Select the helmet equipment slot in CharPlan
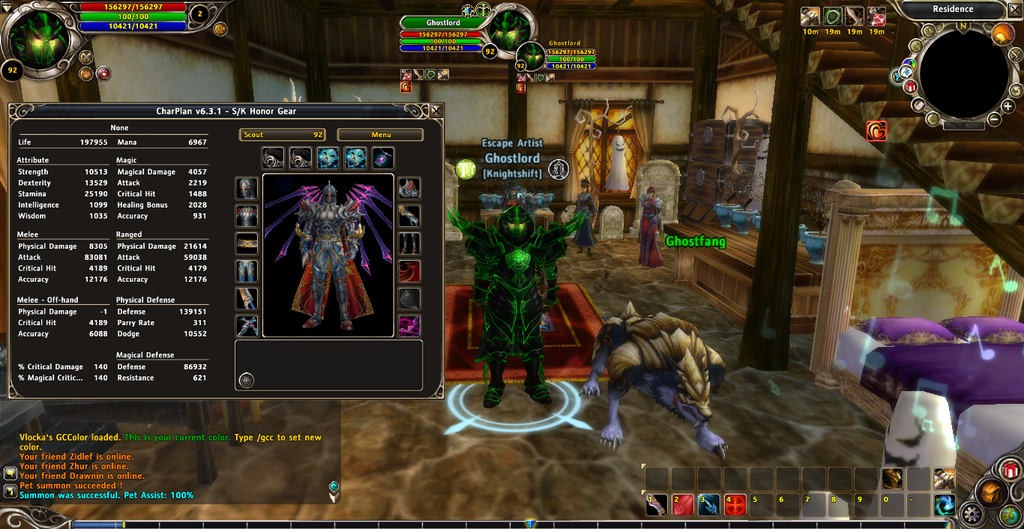Screen dimensions: 1024x529 click(x=246, y=189)
